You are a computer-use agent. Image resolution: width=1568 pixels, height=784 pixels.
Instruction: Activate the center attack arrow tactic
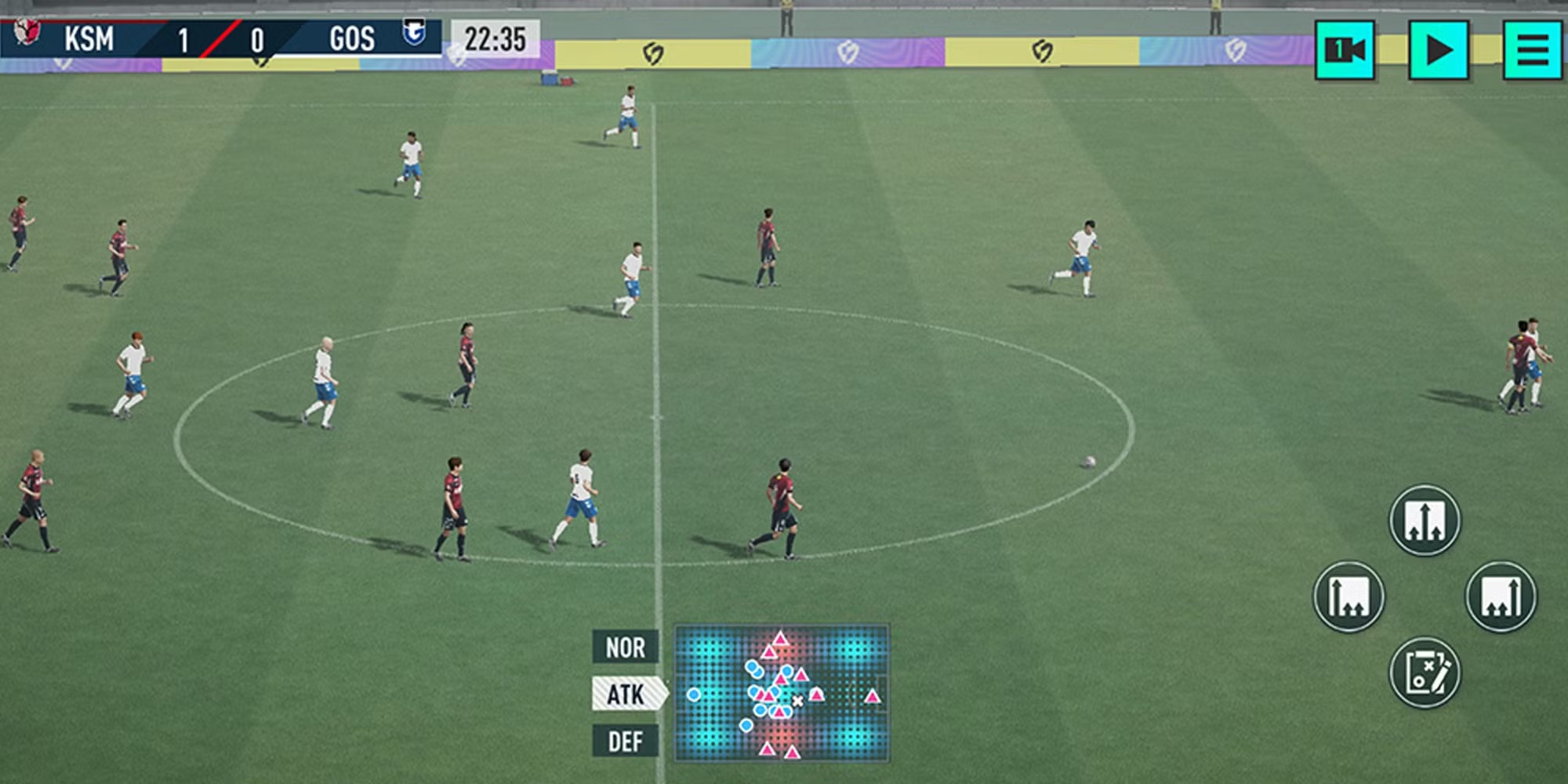point(1425,521)
